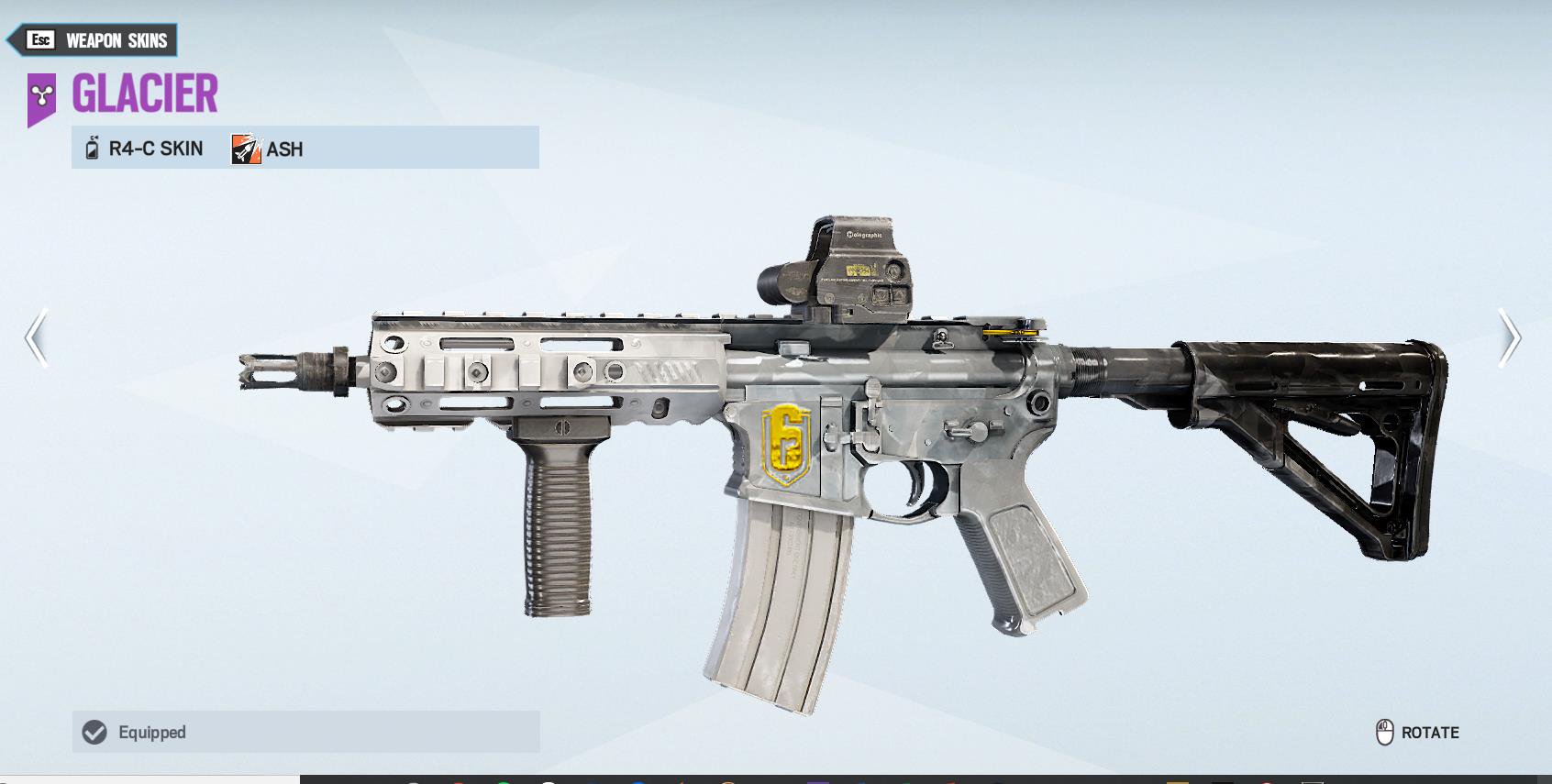Click the spray can icon on R4-C SKIN label

point(93,147)
